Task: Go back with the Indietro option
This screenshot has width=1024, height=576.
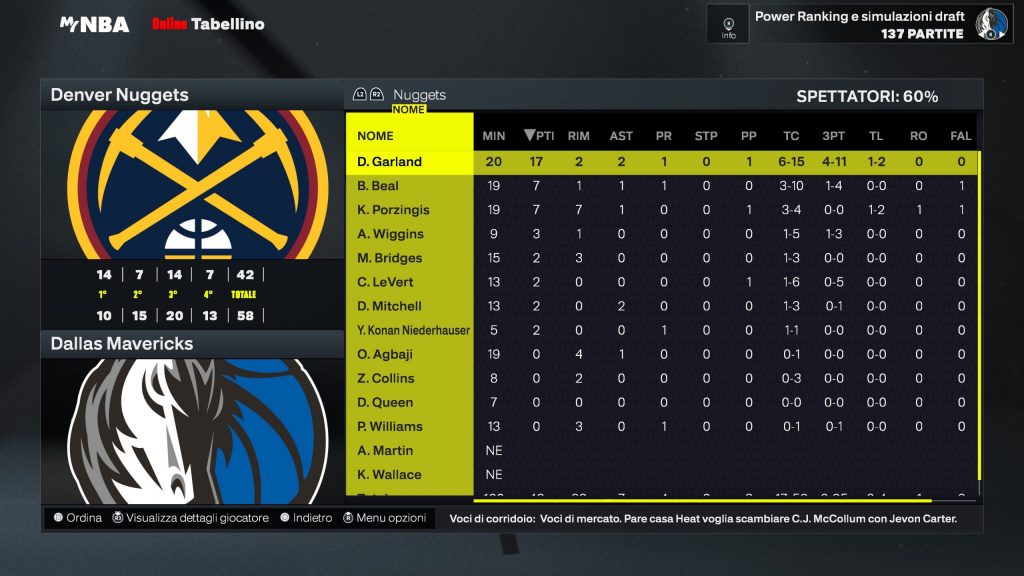Action: (306, 518)
